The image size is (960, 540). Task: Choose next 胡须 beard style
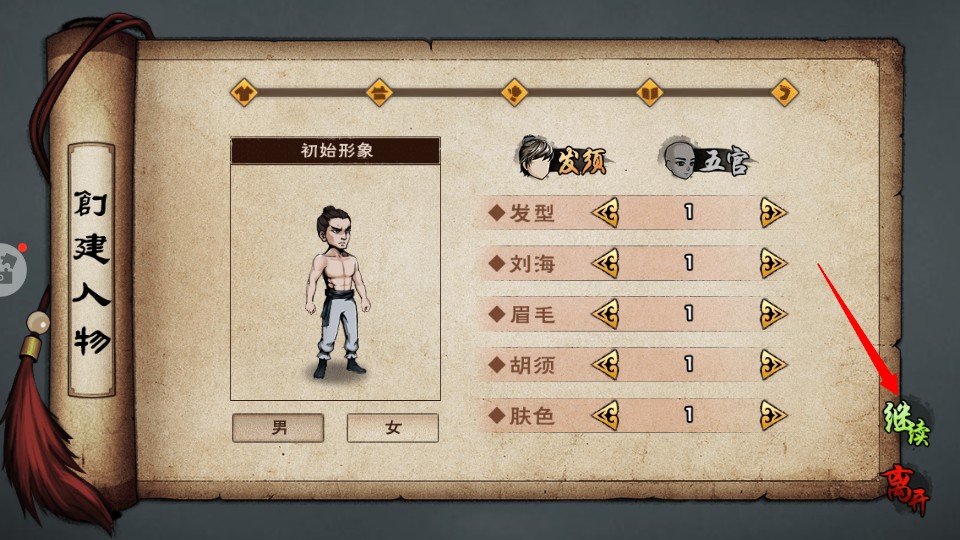pos(773,365)
